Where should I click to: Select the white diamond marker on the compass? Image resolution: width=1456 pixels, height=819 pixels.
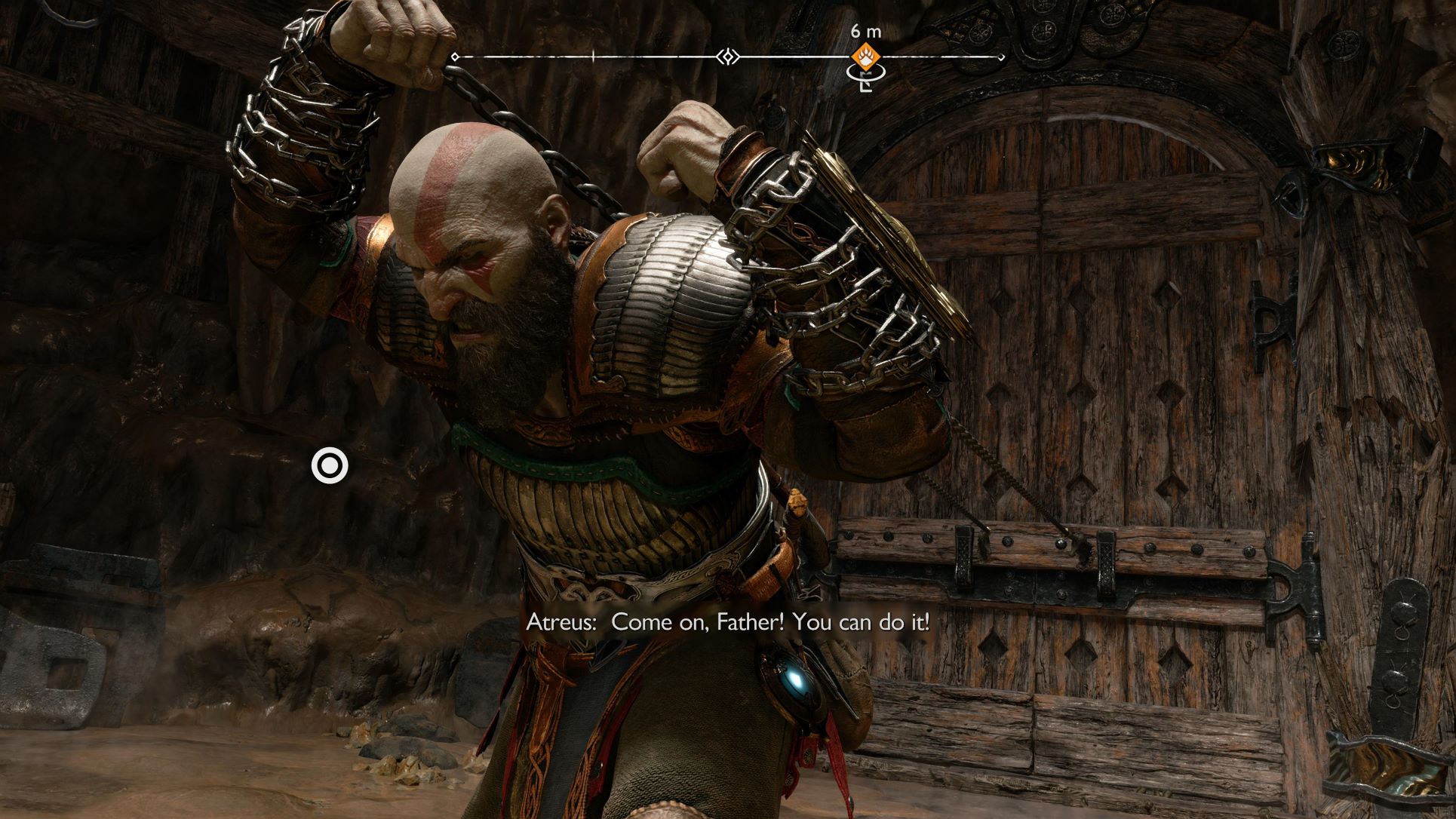point(728,57)
